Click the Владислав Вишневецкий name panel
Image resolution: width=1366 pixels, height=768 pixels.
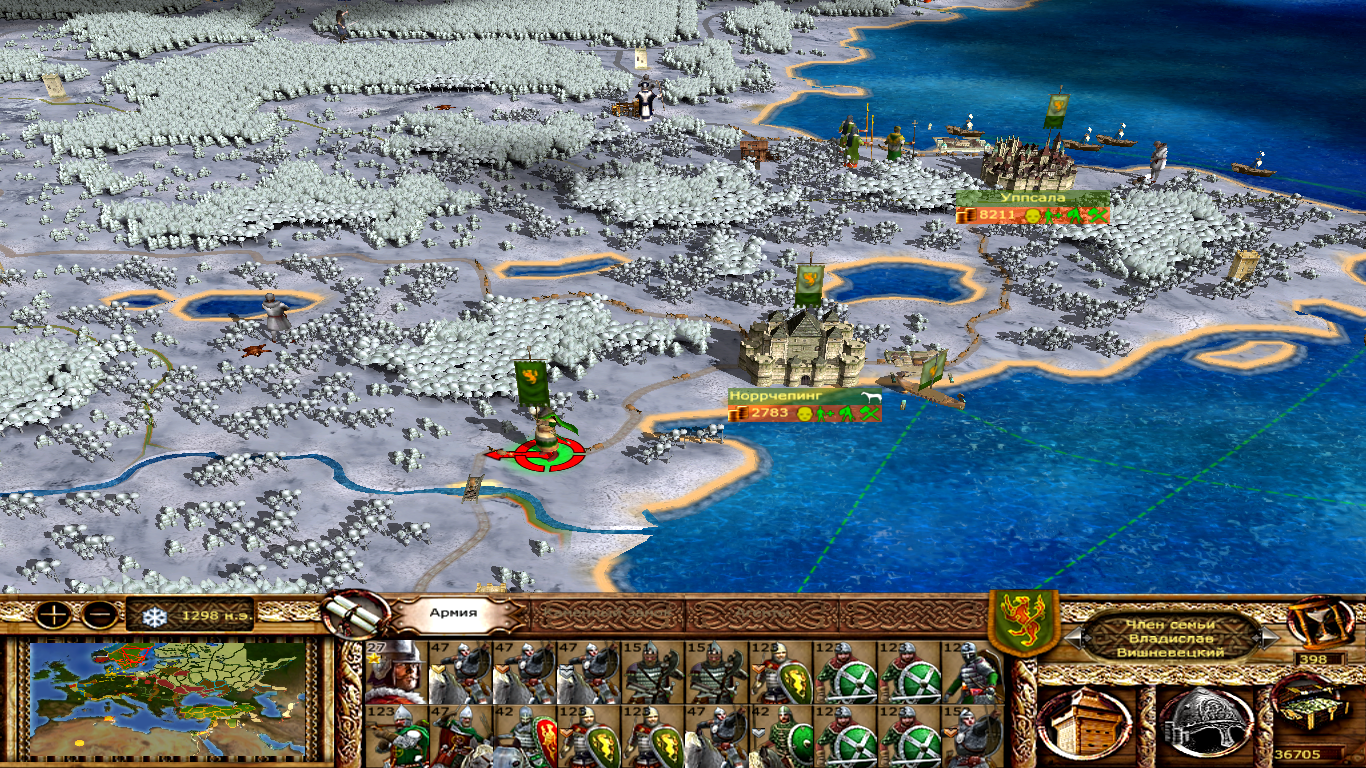click(1172, 637)
